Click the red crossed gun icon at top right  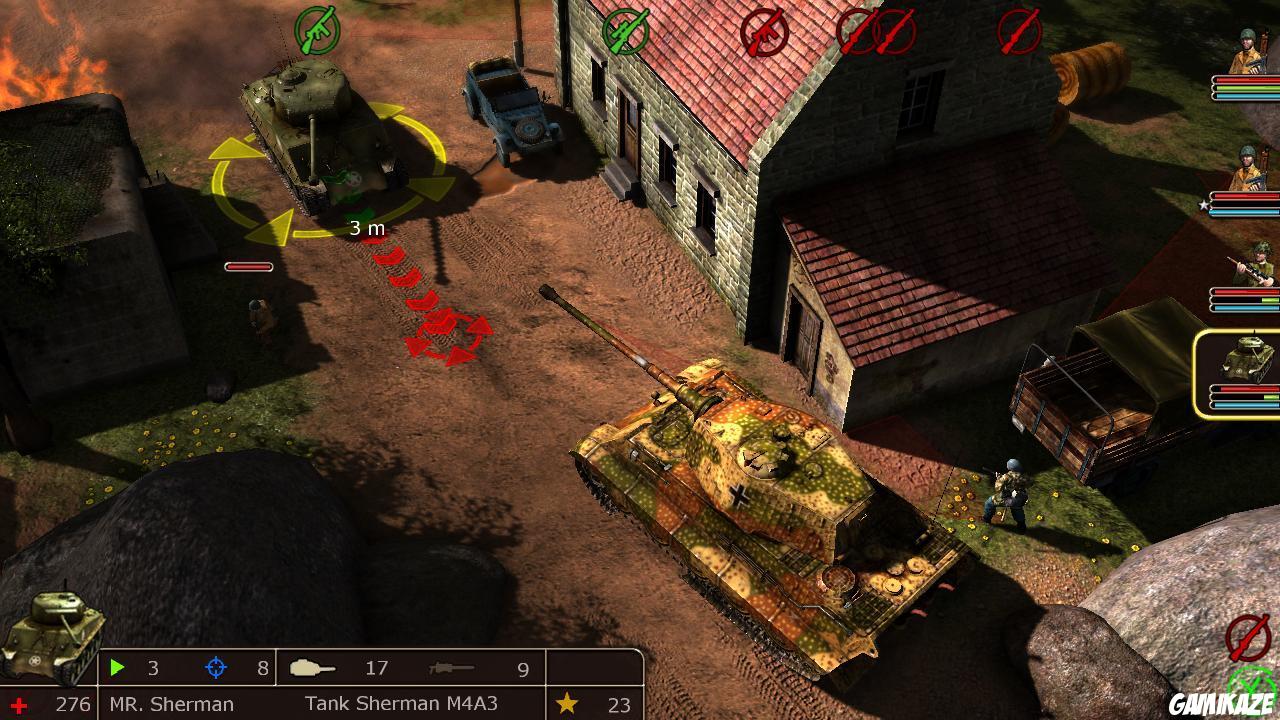[1018, 30]
